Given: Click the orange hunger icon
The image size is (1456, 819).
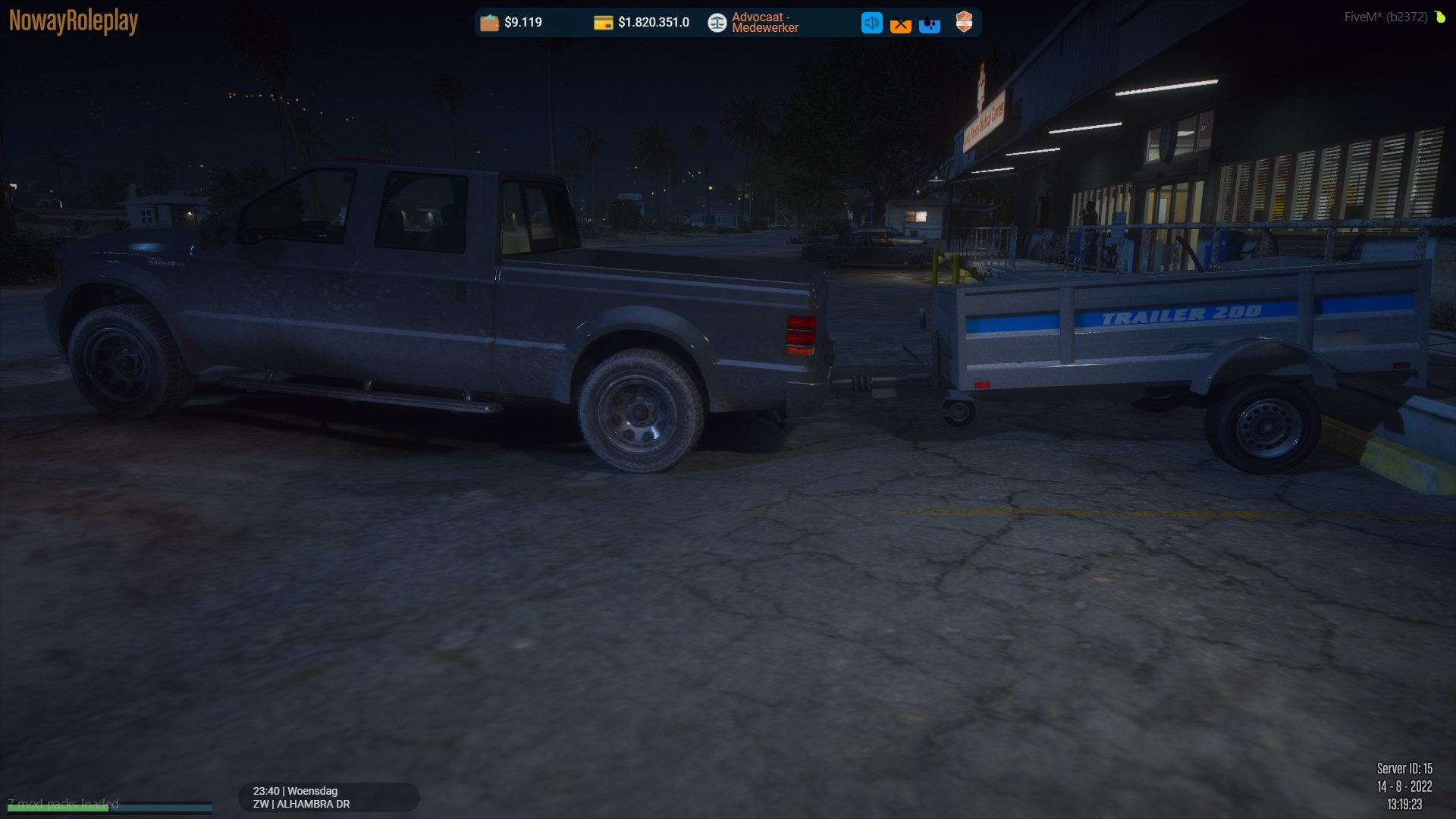Looking at the screenshot, I should click(900, 24).
